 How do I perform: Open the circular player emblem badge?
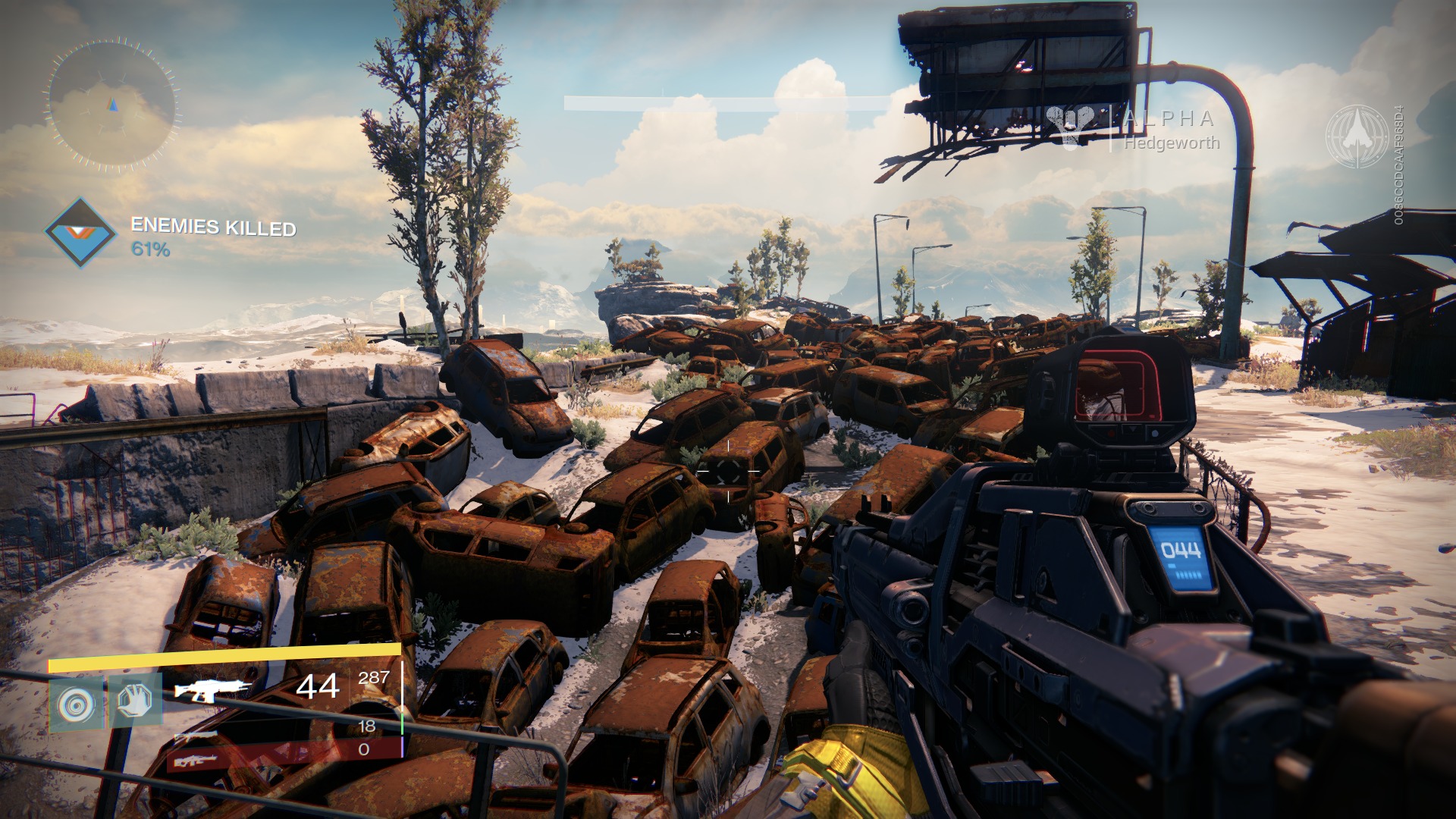coord(1357,136)
